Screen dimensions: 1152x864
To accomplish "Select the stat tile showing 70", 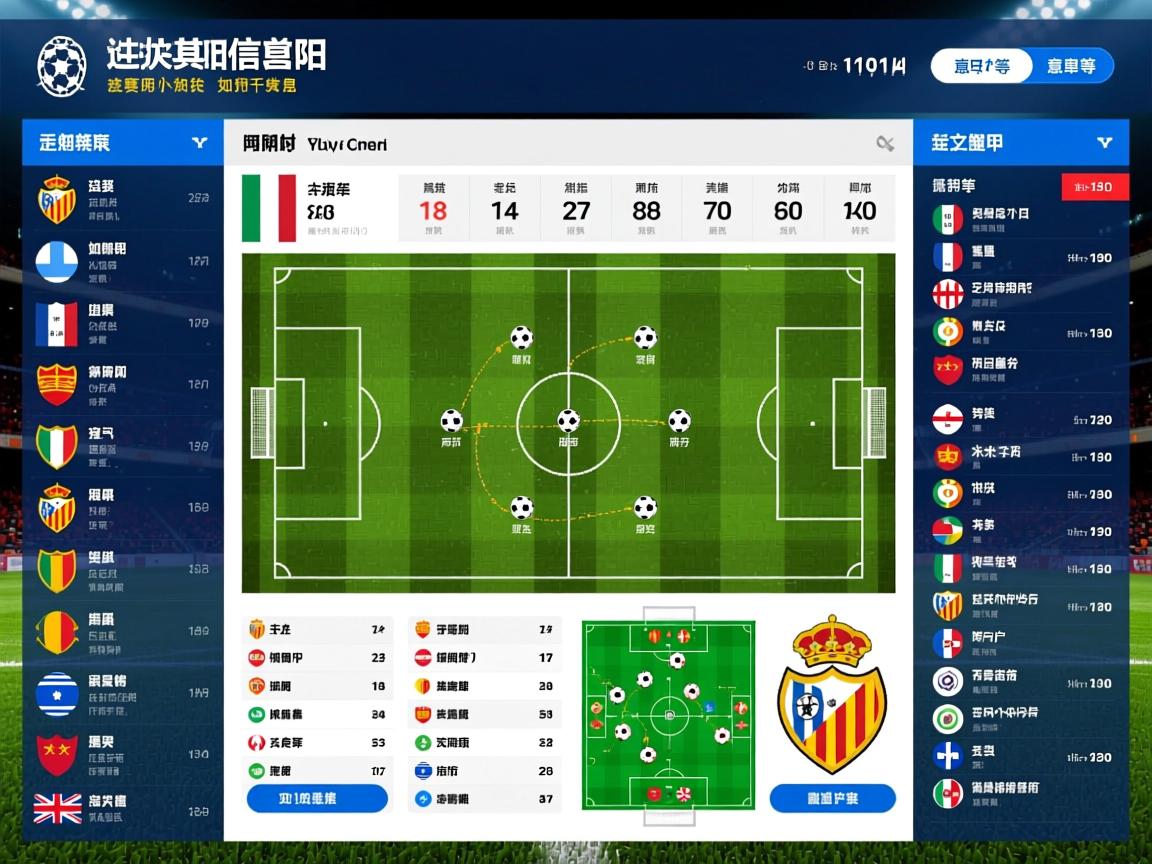I will (x=717, y=208).
